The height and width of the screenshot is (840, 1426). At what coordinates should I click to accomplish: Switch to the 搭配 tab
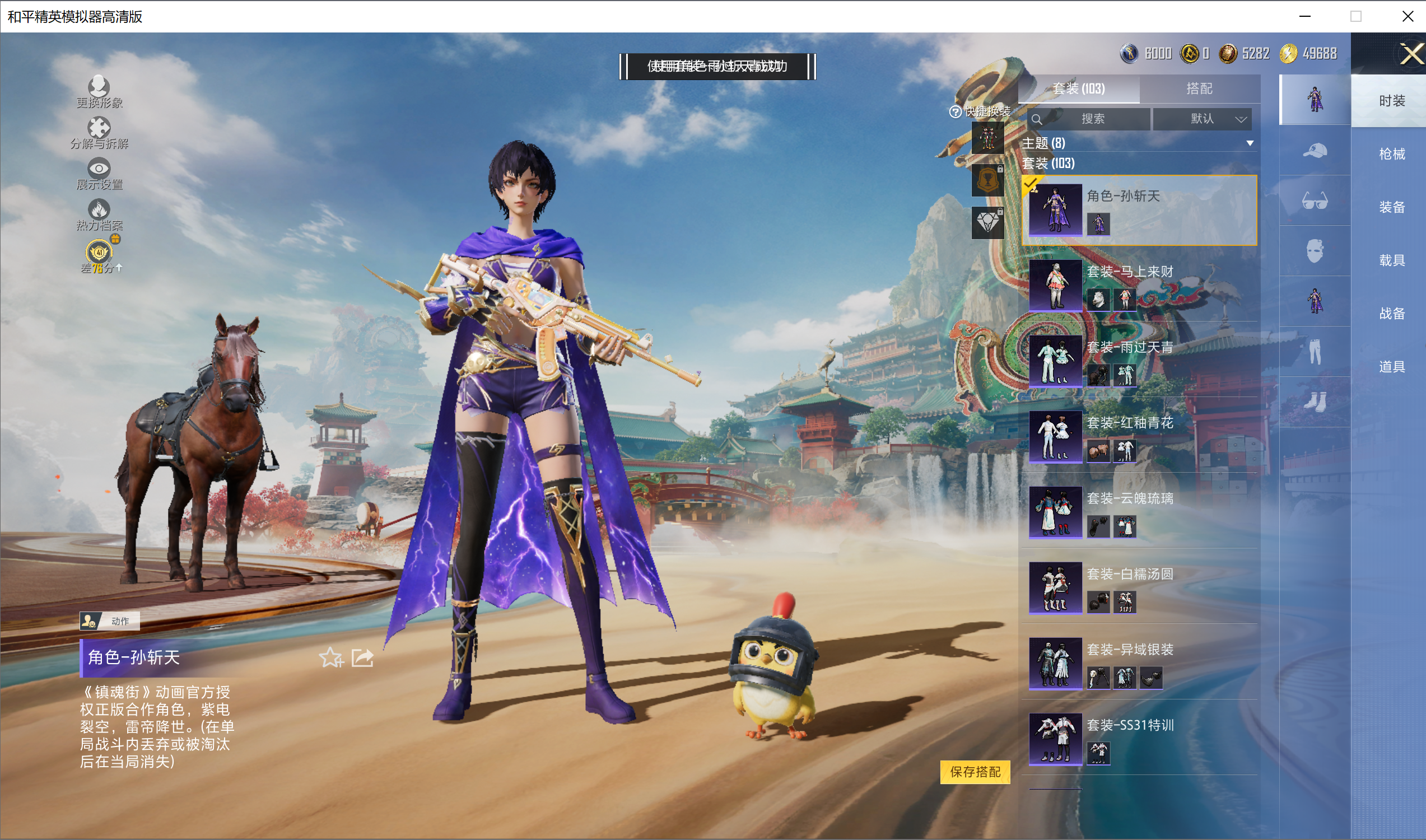pos(1199,88)
